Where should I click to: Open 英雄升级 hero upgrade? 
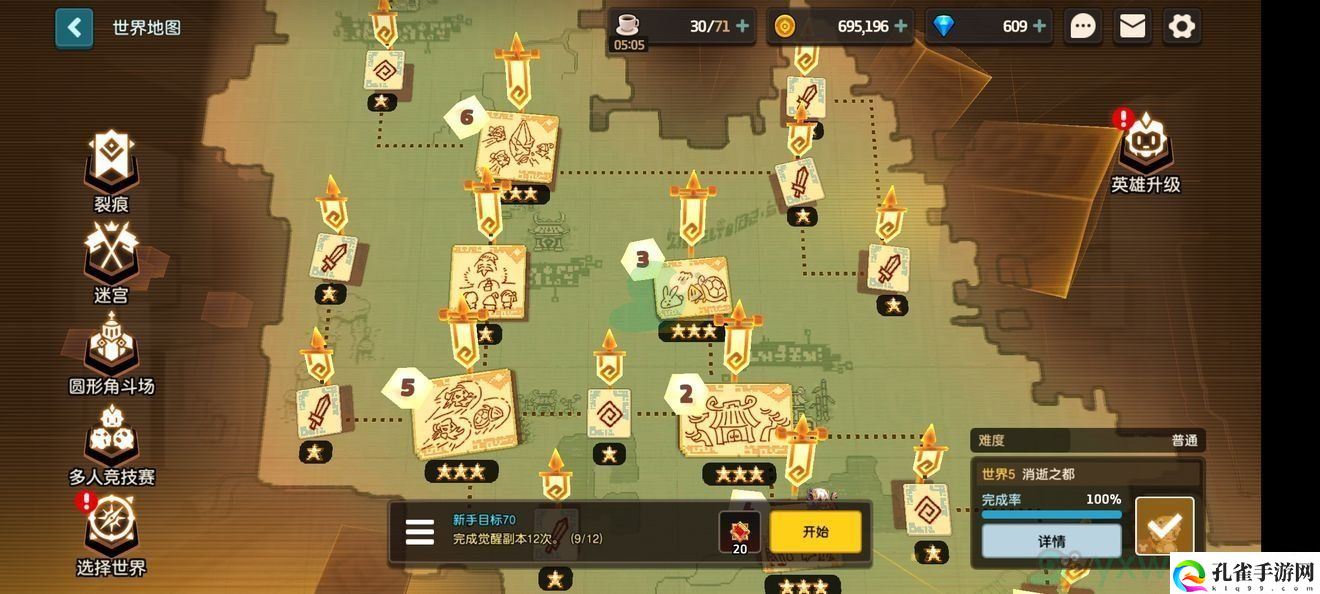(x=1146, y=150)
